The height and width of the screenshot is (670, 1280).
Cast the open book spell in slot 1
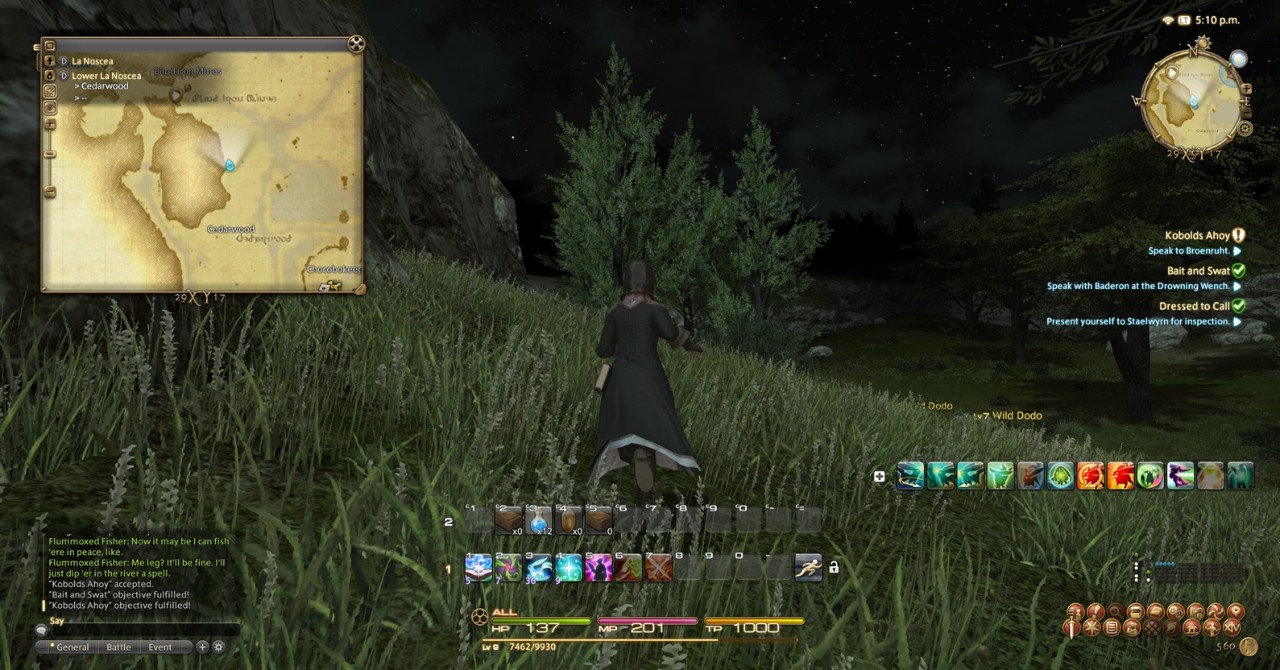[x=478, y=567]
